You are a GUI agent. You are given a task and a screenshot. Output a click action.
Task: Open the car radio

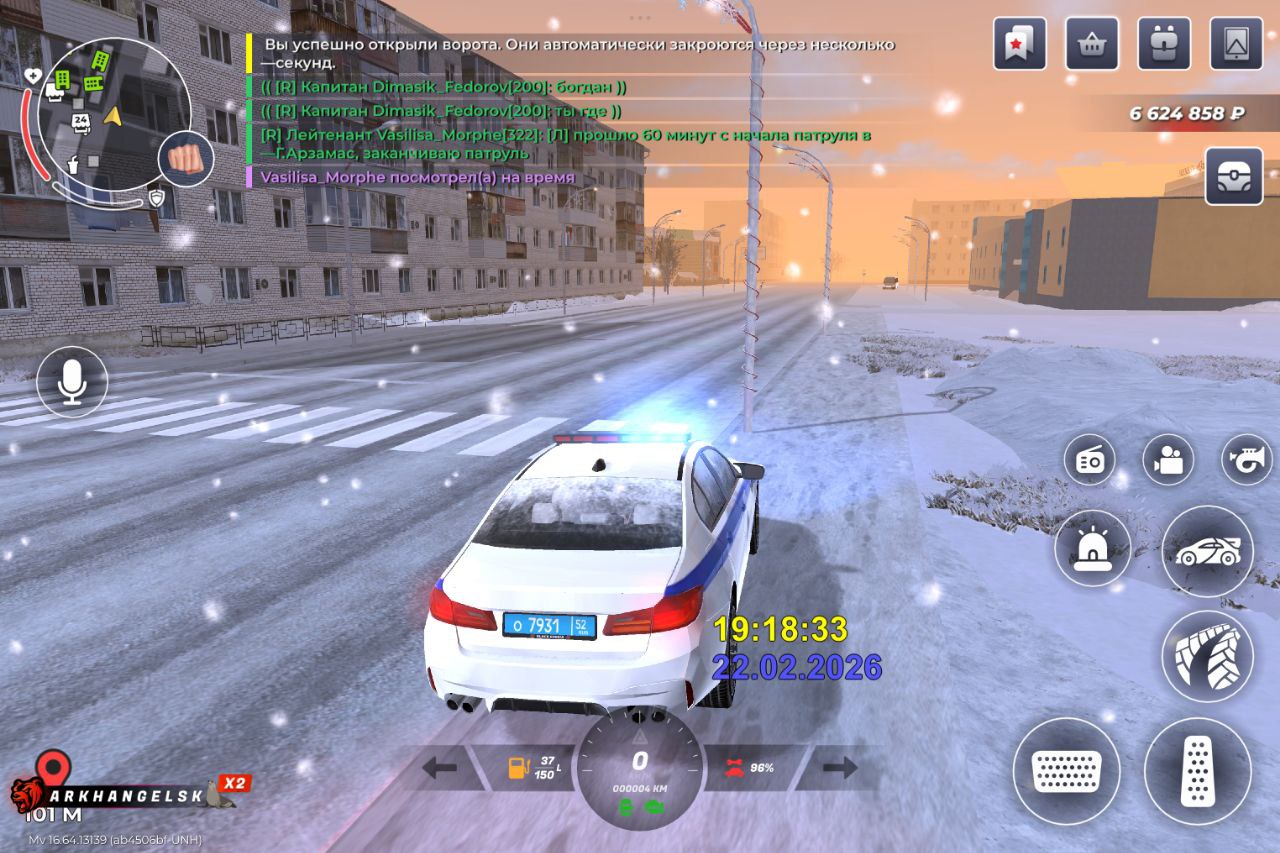tap(1089, 460)
